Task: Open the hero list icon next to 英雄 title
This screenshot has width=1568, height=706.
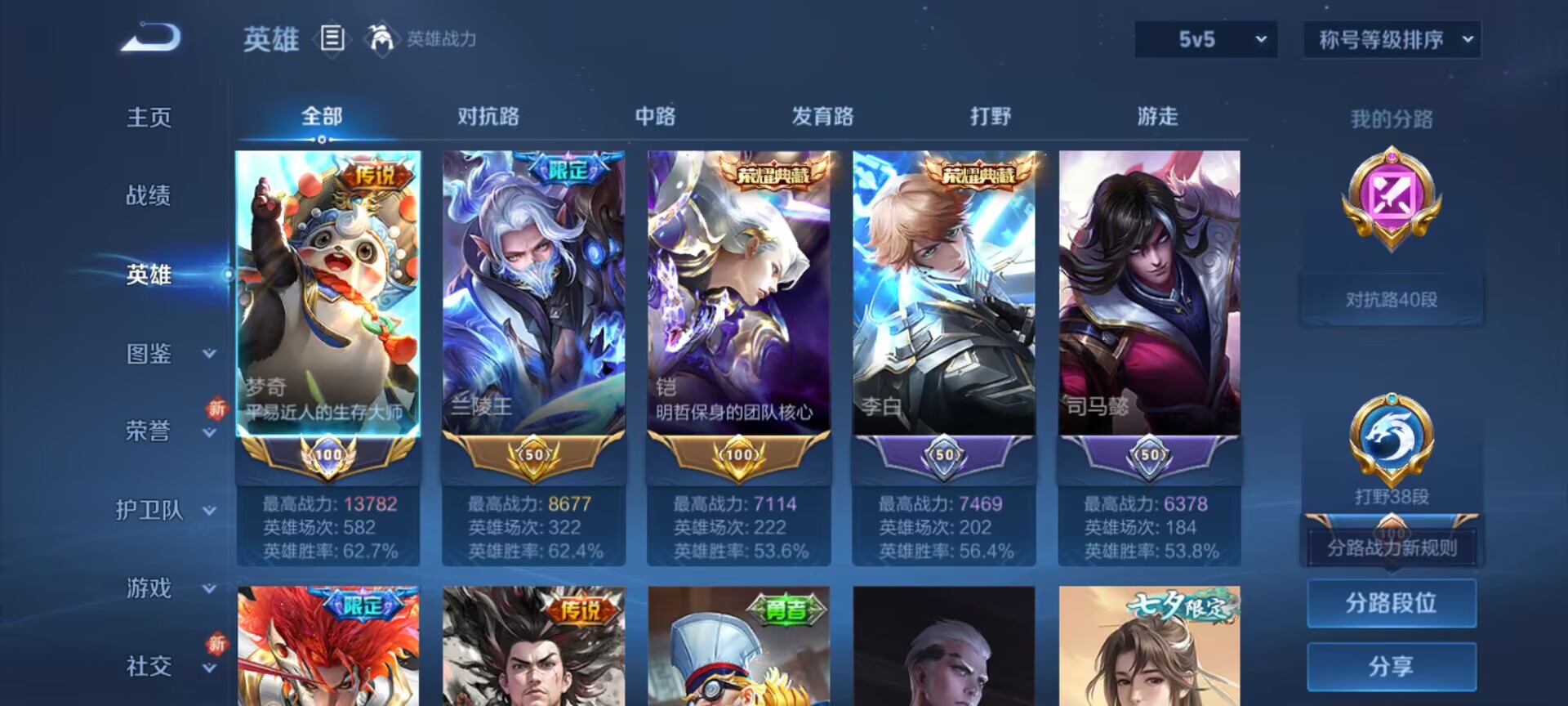Action: click(331, 37)
